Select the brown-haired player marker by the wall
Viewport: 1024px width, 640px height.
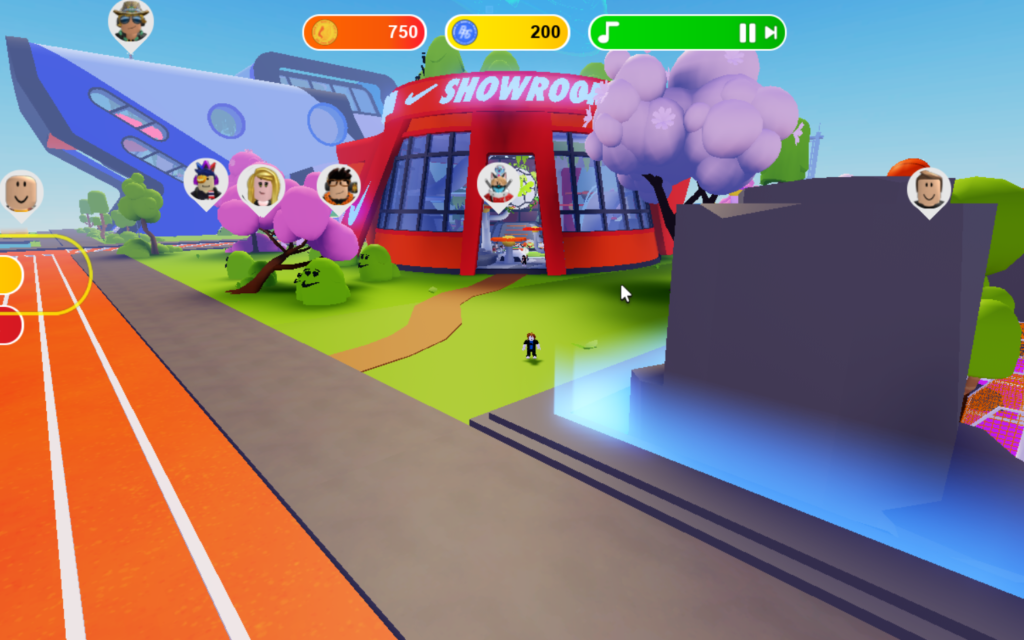tap(929, 189)
